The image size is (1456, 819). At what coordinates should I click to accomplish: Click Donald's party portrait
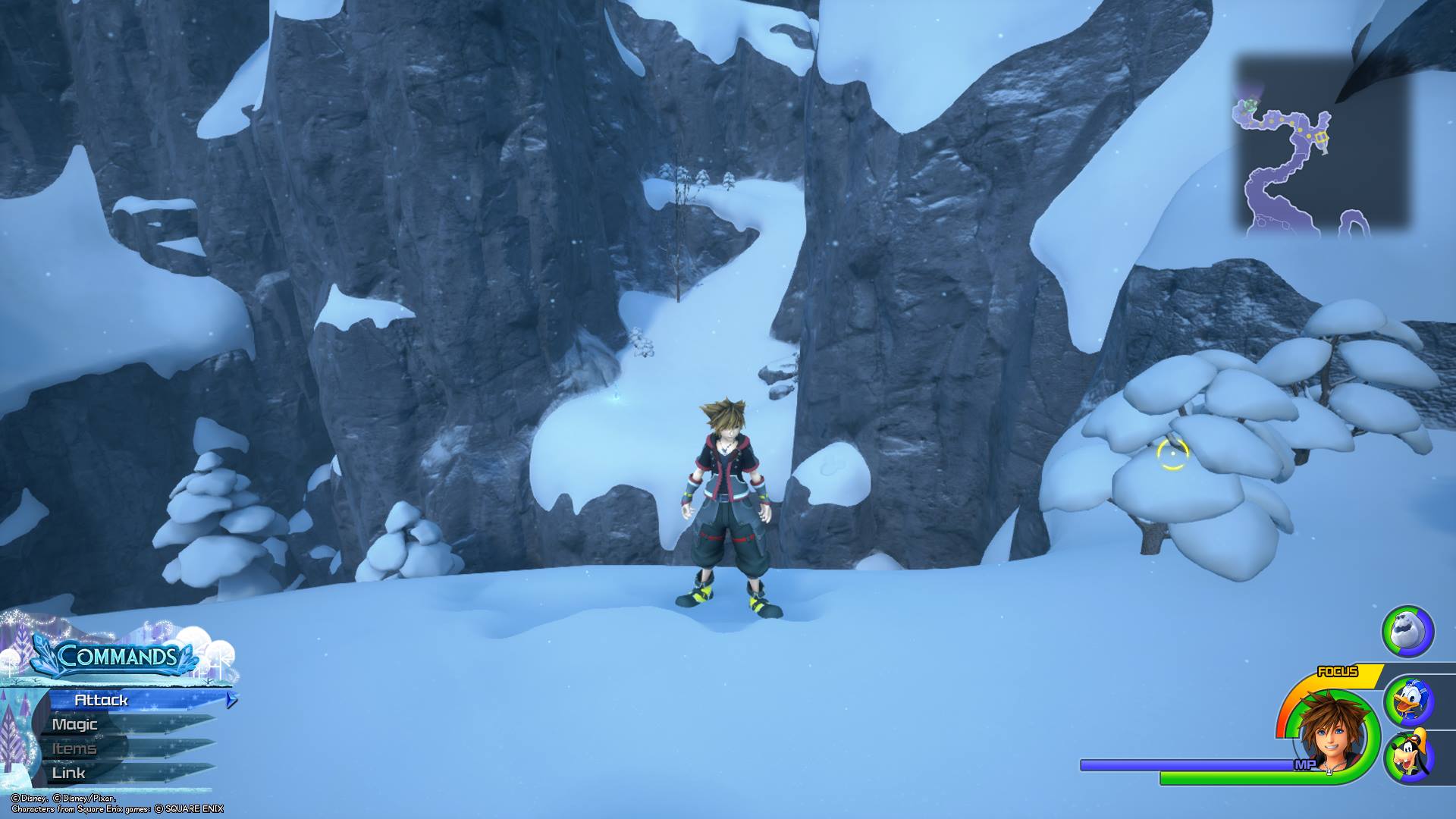click(1408, 702)
